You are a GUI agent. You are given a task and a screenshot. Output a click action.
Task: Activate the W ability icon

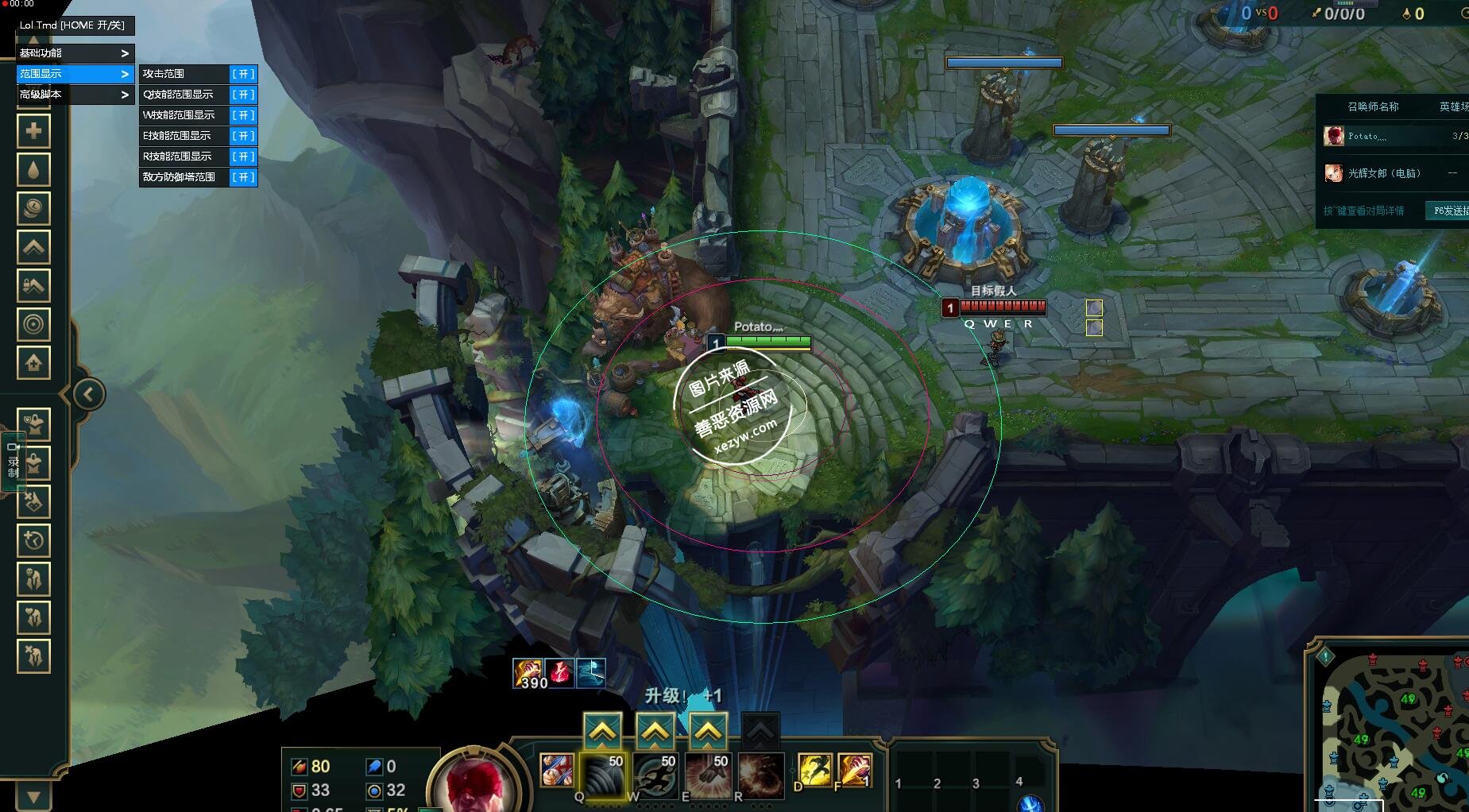pos(655,773)
